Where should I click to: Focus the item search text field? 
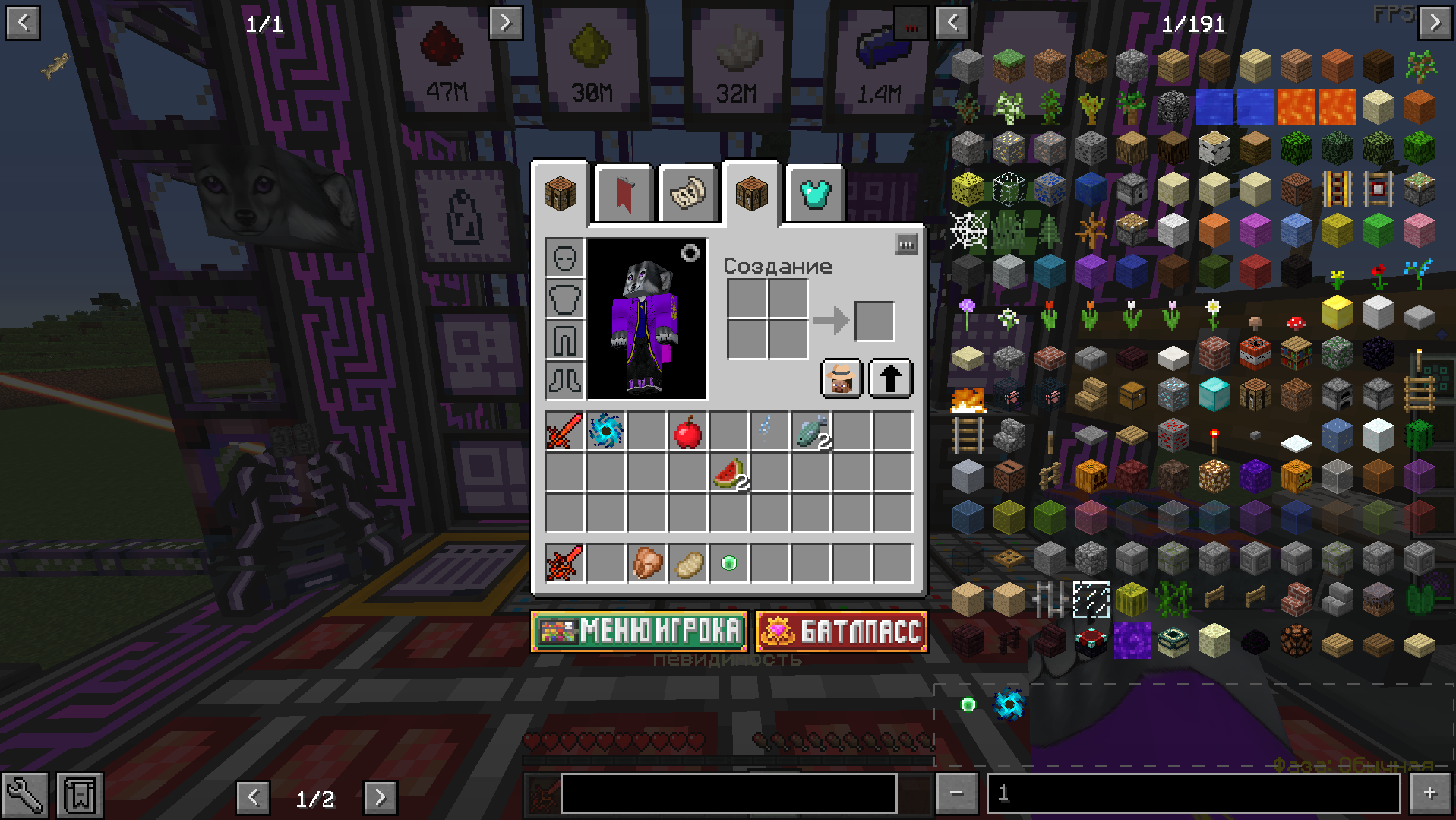(728, 794)
